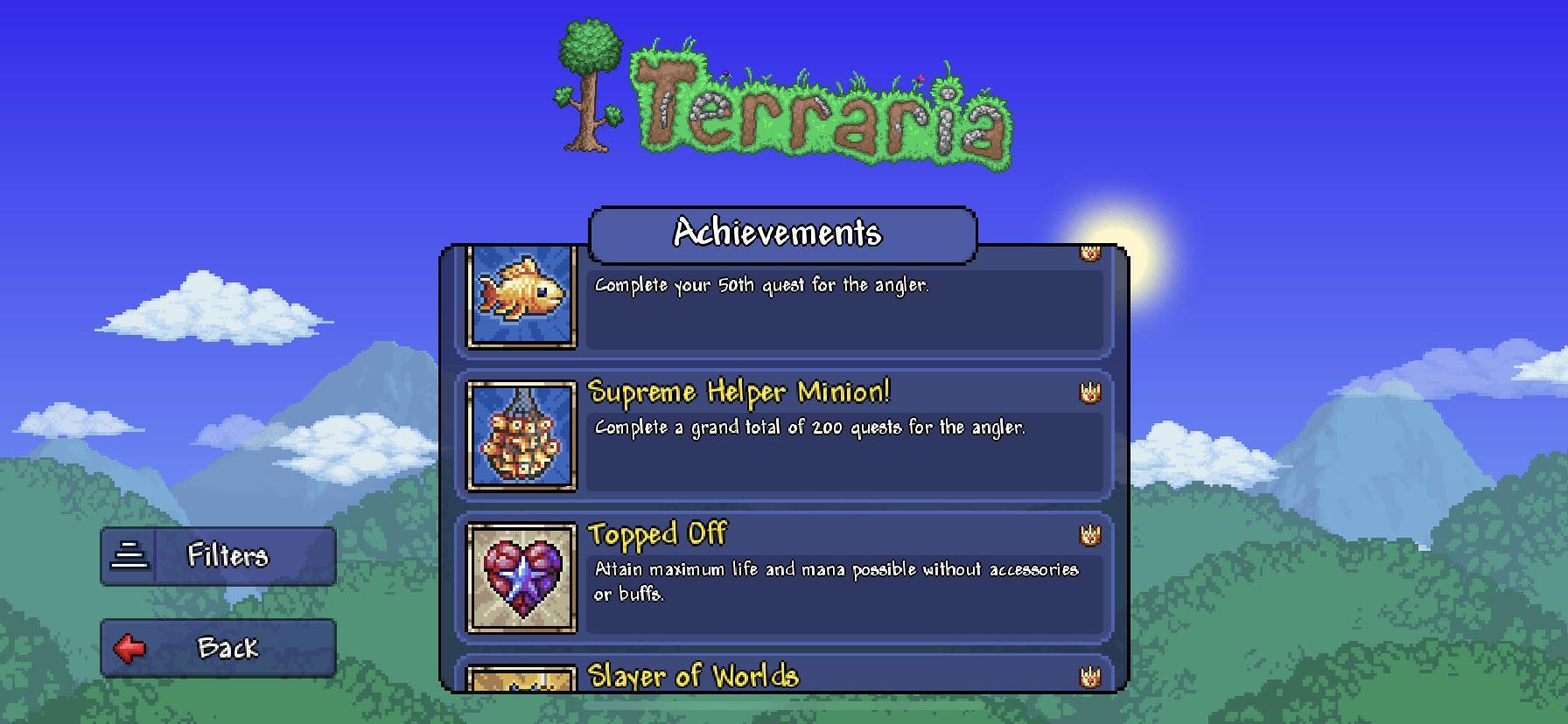The image size is (1568, 724).
Task: Open the Filters panel
Action: 219,556
